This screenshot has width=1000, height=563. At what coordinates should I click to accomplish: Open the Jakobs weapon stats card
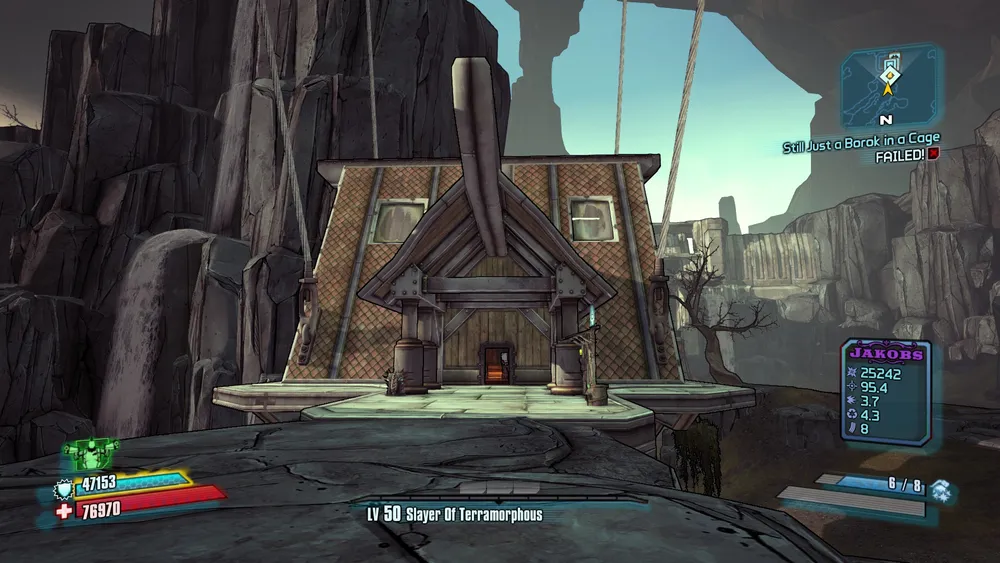pyautogui.click(x=885, y=391)
